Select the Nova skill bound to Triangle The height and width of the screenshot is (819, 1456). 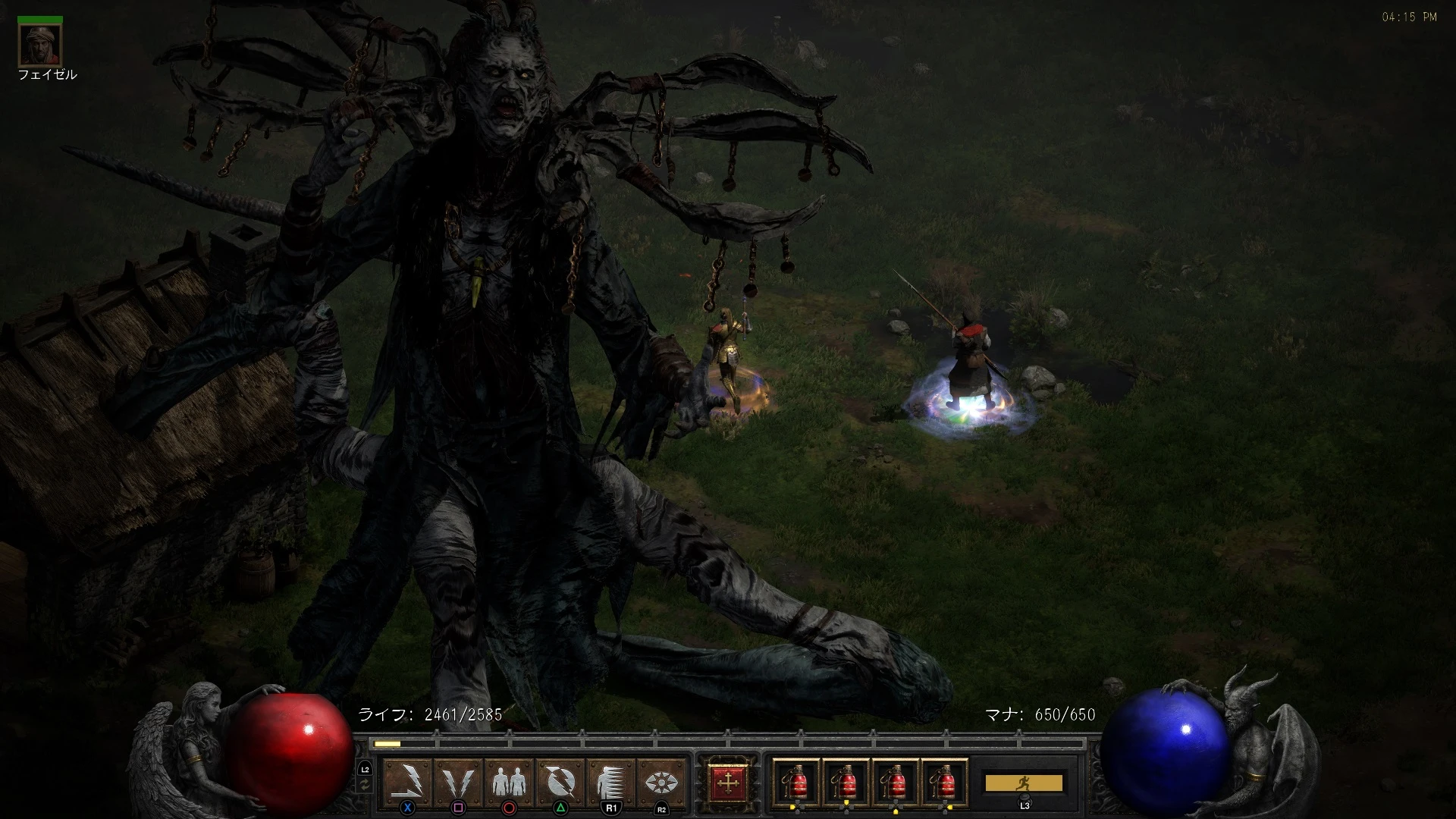pyautogui.click(x=560, y=780)
